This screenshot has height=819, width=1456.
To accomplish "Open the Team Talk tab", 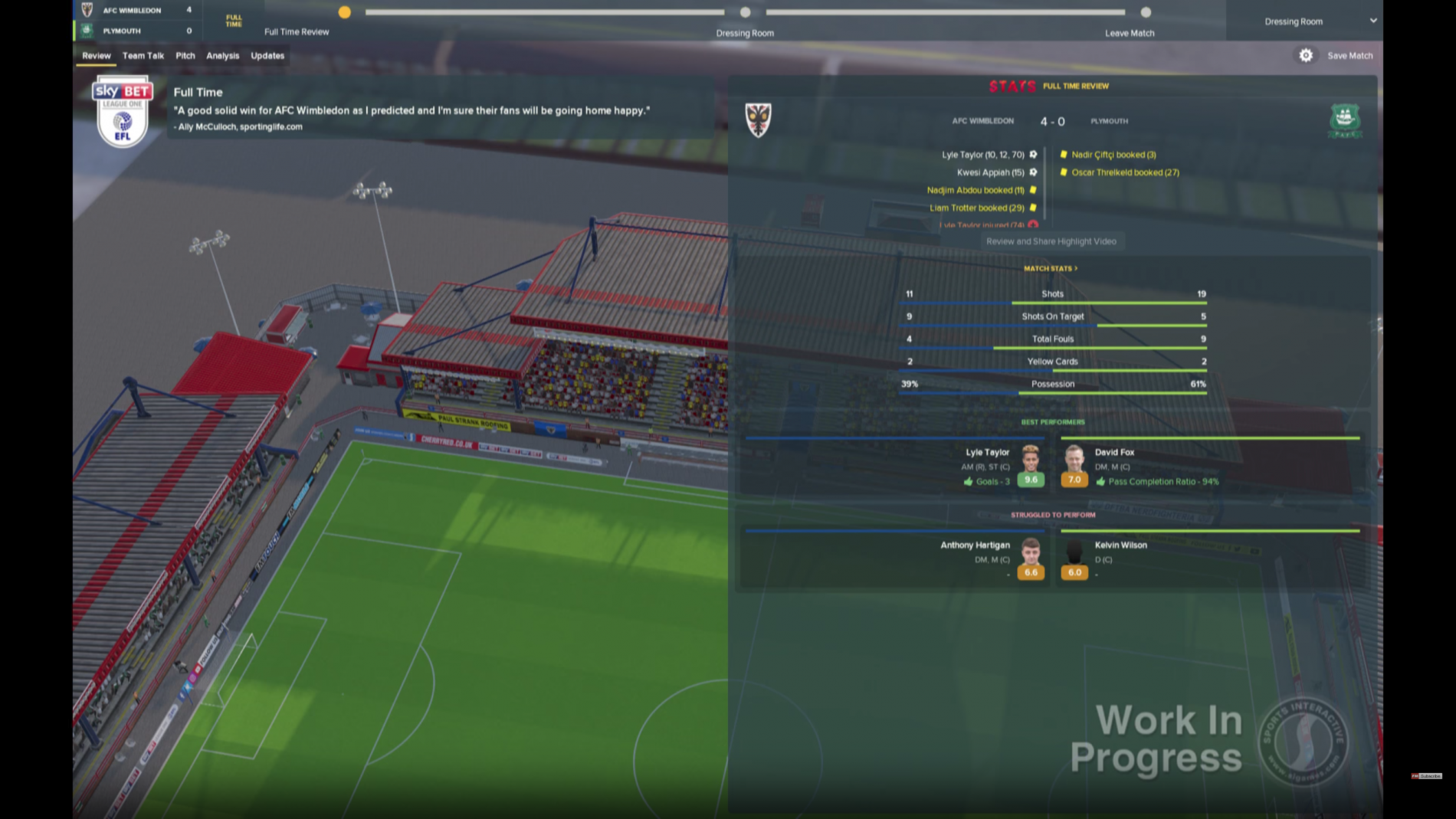I will 143,55.
